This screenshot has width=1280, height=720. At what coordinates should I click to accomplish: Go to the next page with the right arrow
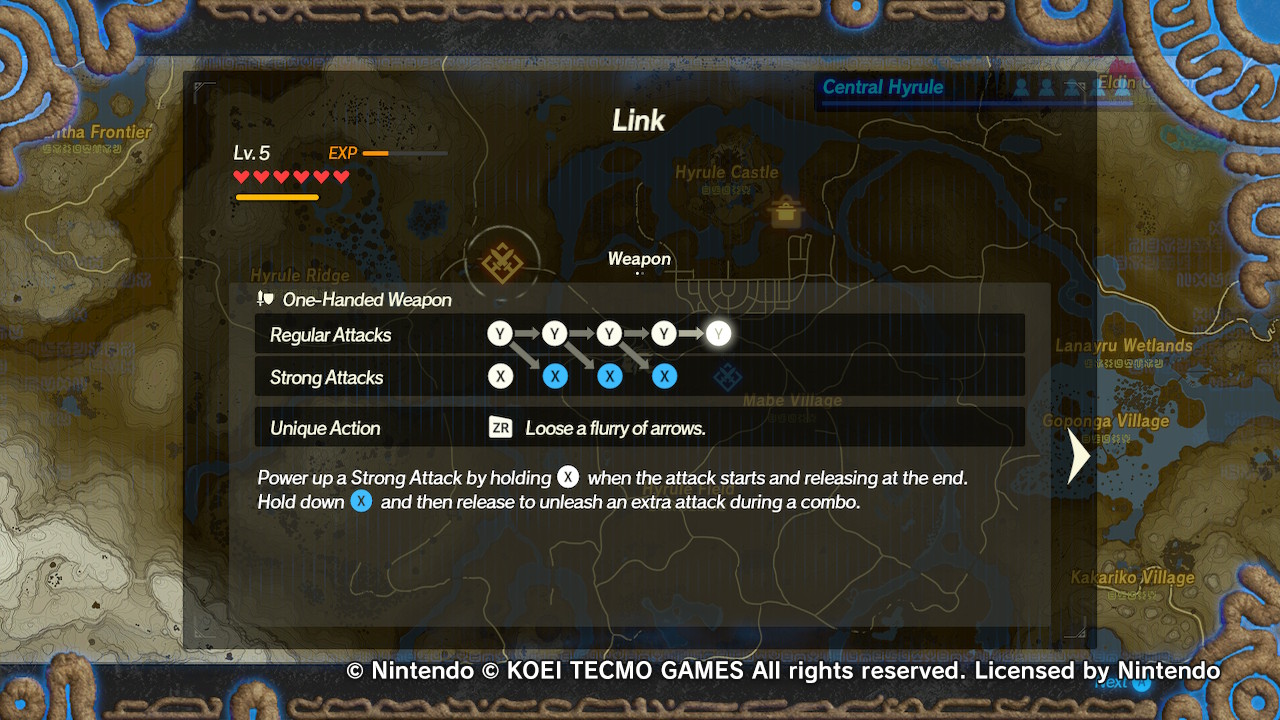click(x=1079, y=456)
